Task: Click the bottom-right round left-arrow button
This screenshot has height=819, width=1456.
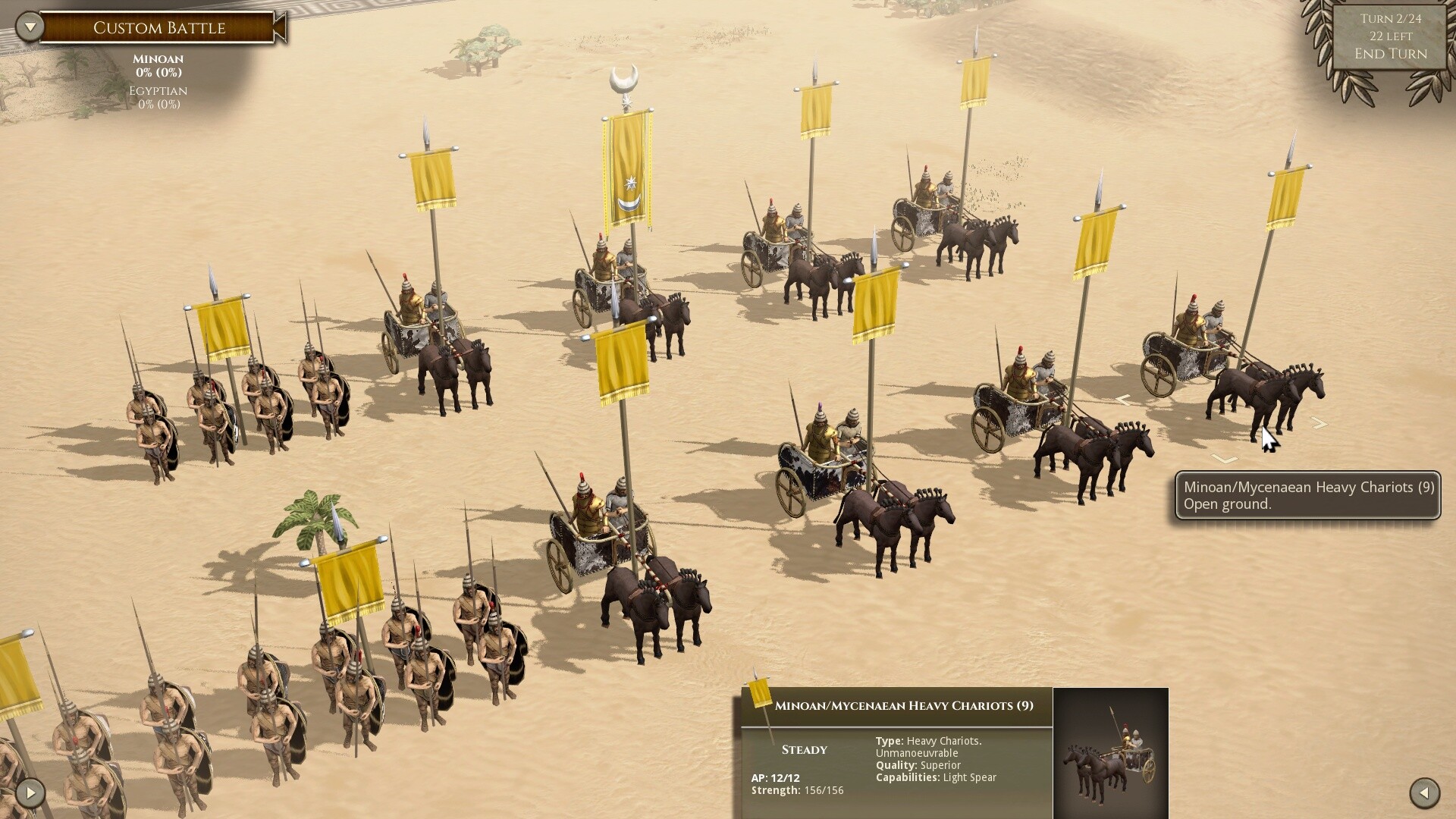Action: (x=1424, y=793)
